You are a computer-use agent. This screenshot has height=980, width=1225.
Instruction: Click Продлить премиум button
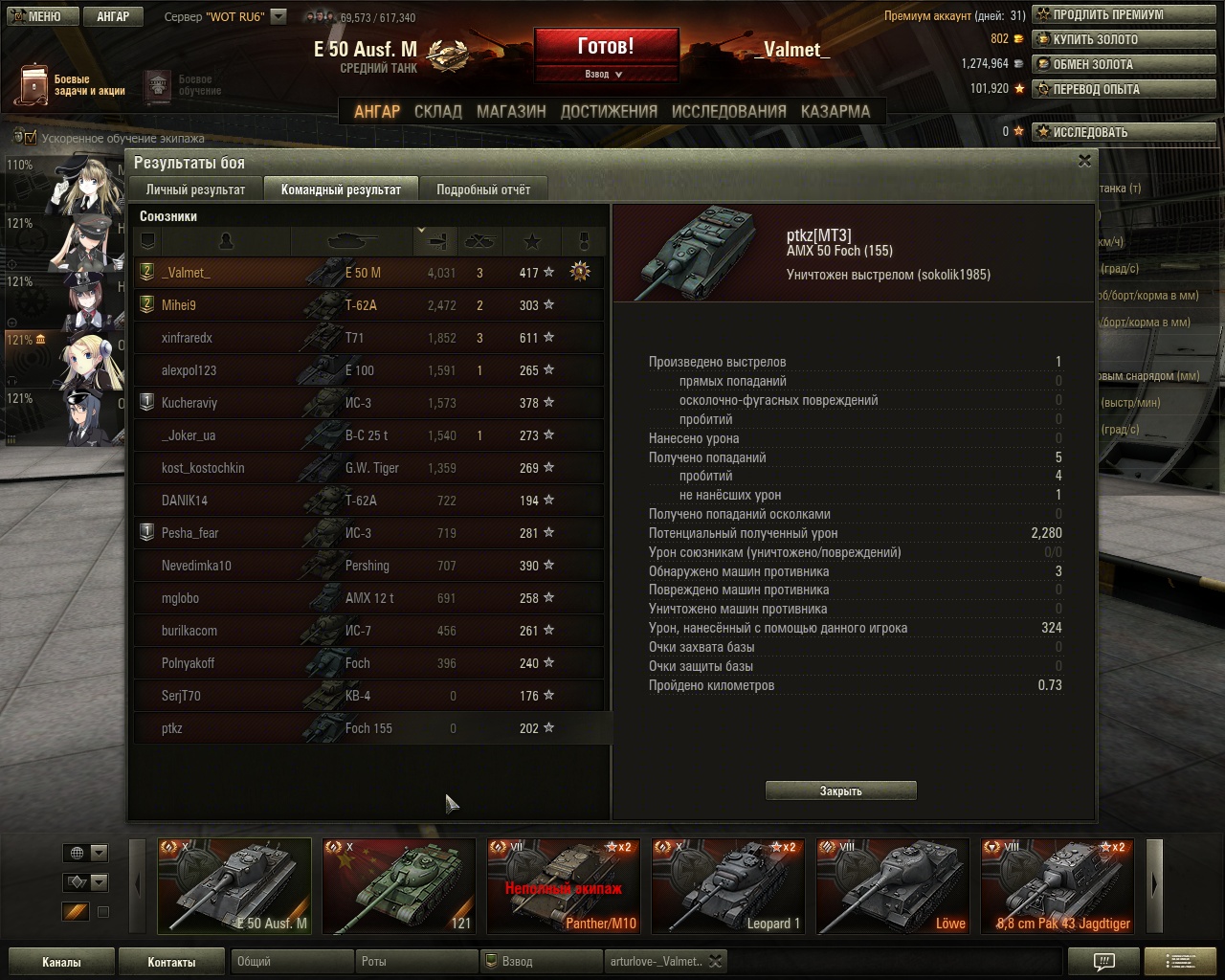pos(1106,14)
